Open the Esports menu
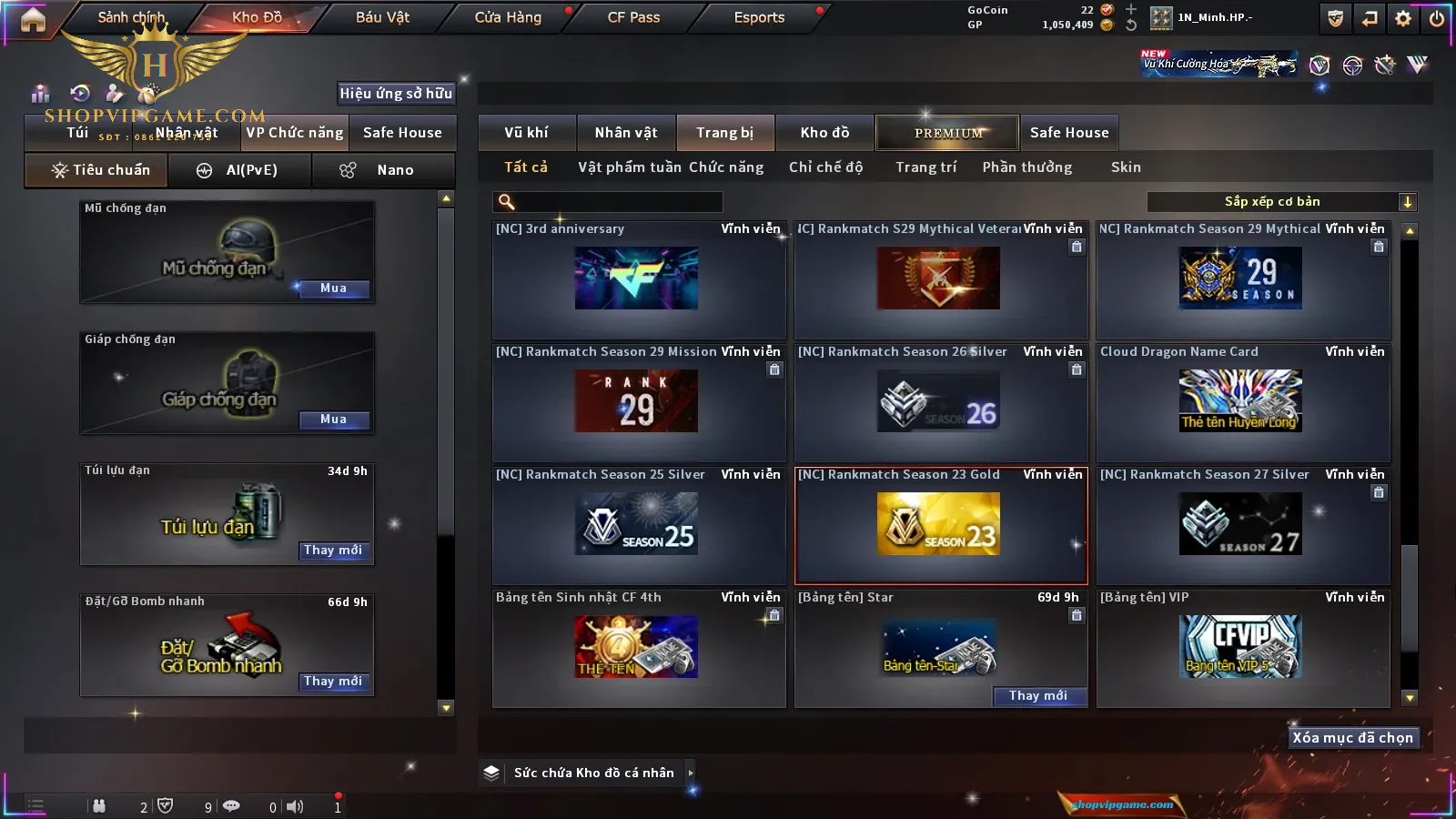The width and height of the screenshot is (1456, 819). (x=759, y=17)
